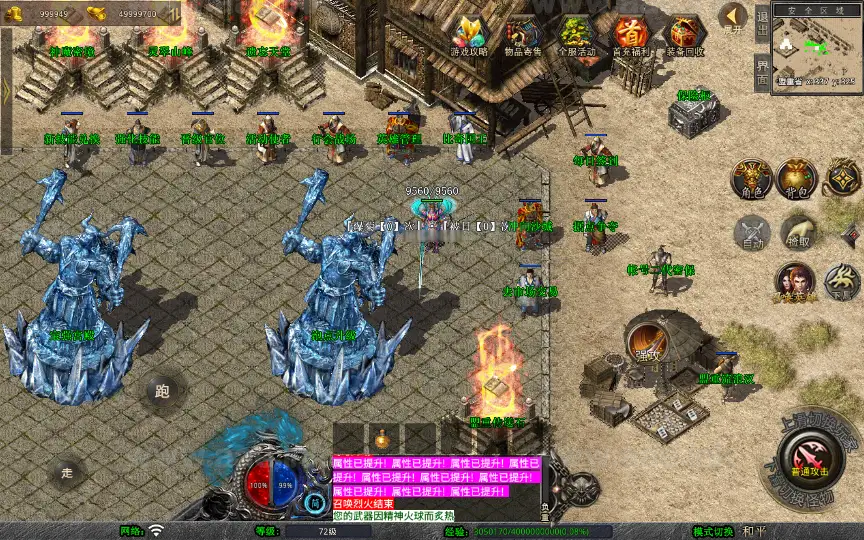Use the potion in the quick slot
This screenshot has height=540, width=864.
[383, 438]
